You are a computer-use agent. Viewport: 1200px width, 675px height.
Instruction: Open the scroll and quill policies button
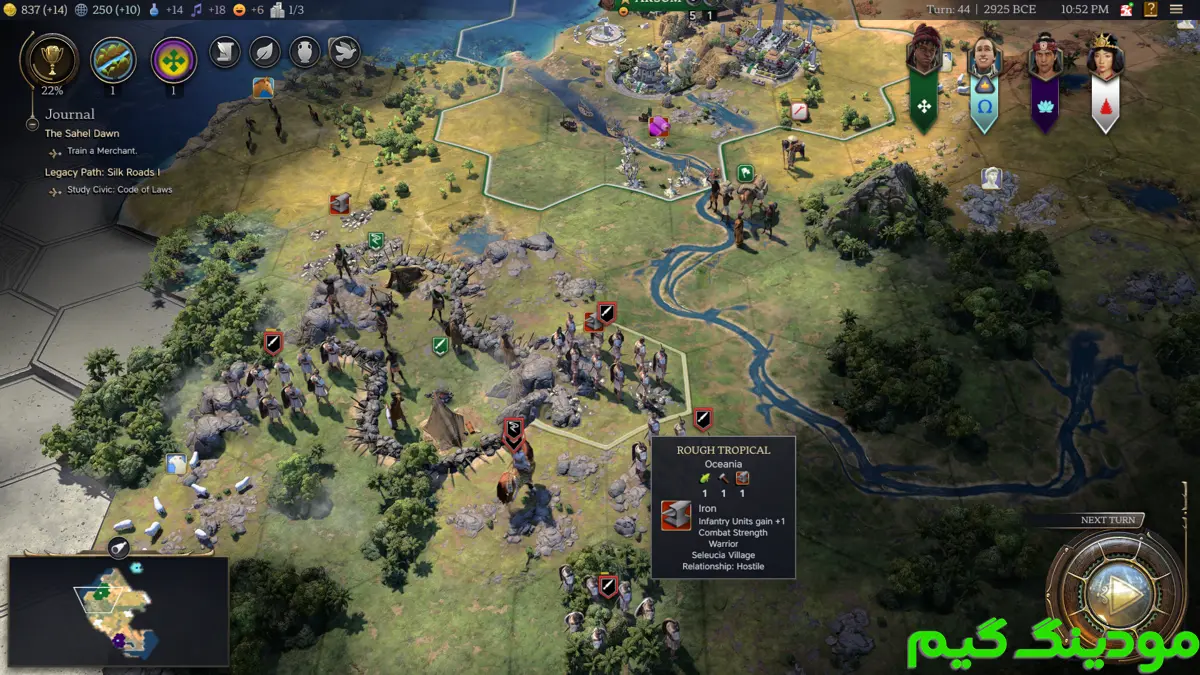pos(225,52)
